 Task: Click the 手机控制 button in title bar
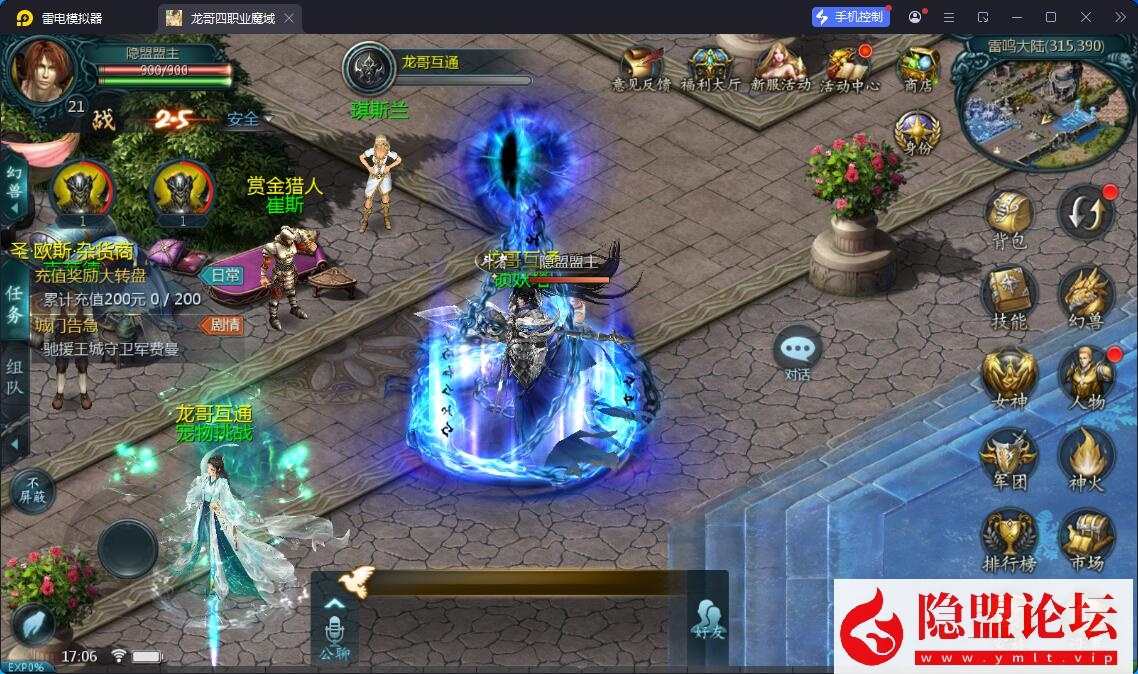(x=849, y=17)
